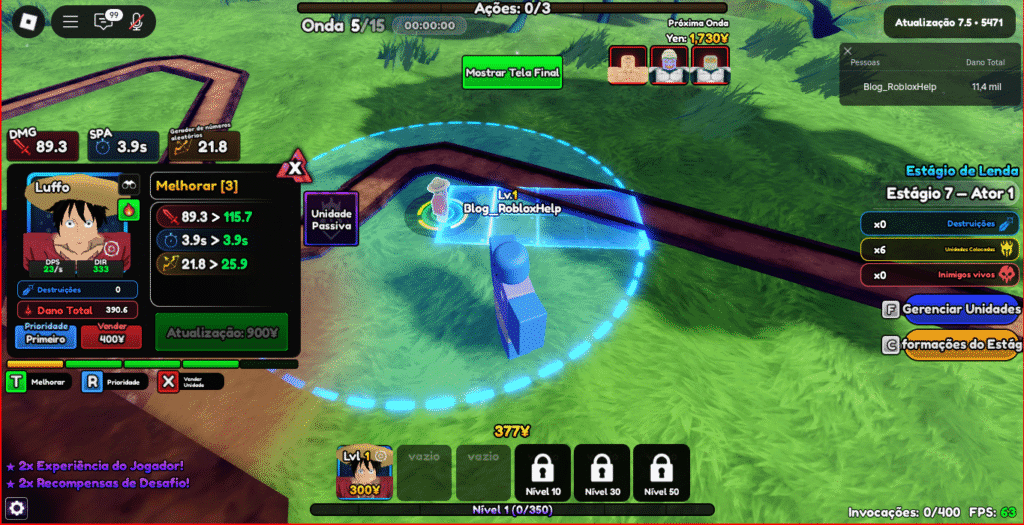Select Blog_RobloxHelp row in damage list
Screen dimensions: 1024x525
tap(930, 87)
